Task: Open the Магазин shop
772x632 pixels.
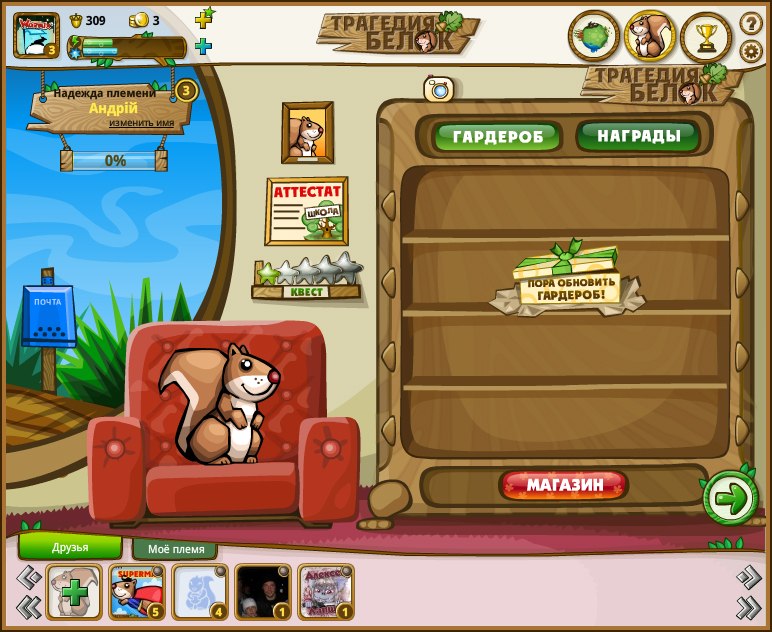Action: coord(565,486)
